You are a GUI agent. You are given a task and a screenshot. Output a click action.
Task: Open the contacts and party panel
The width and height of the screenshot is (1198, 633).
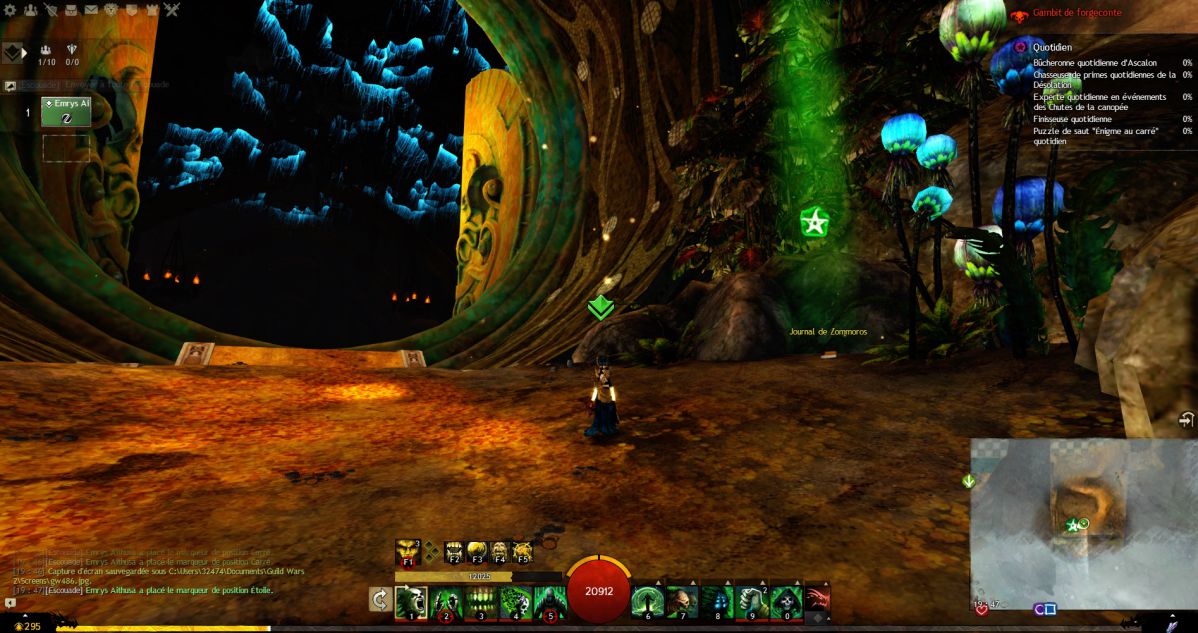(30, 10)
